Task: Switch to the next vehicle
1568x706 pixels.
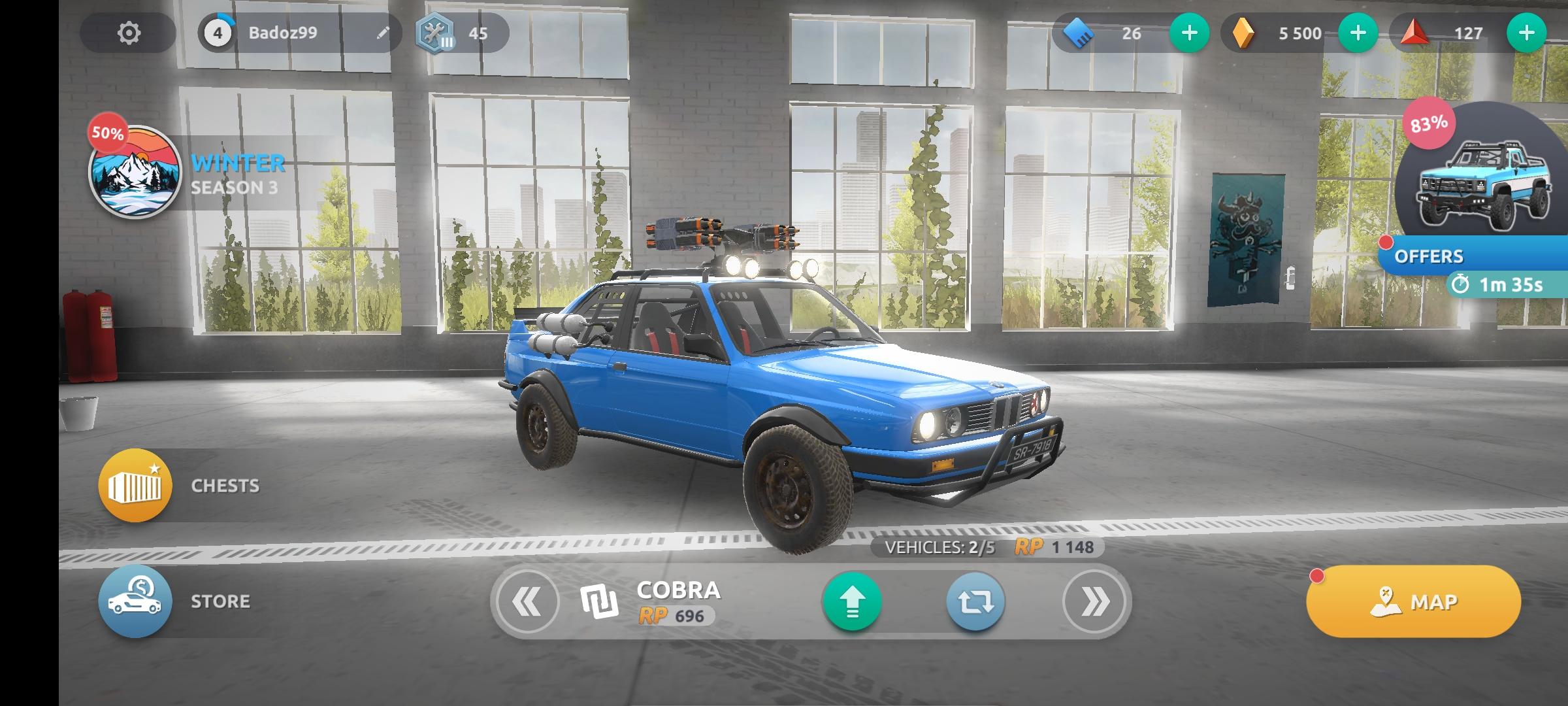Action: tap(1094, 601)
